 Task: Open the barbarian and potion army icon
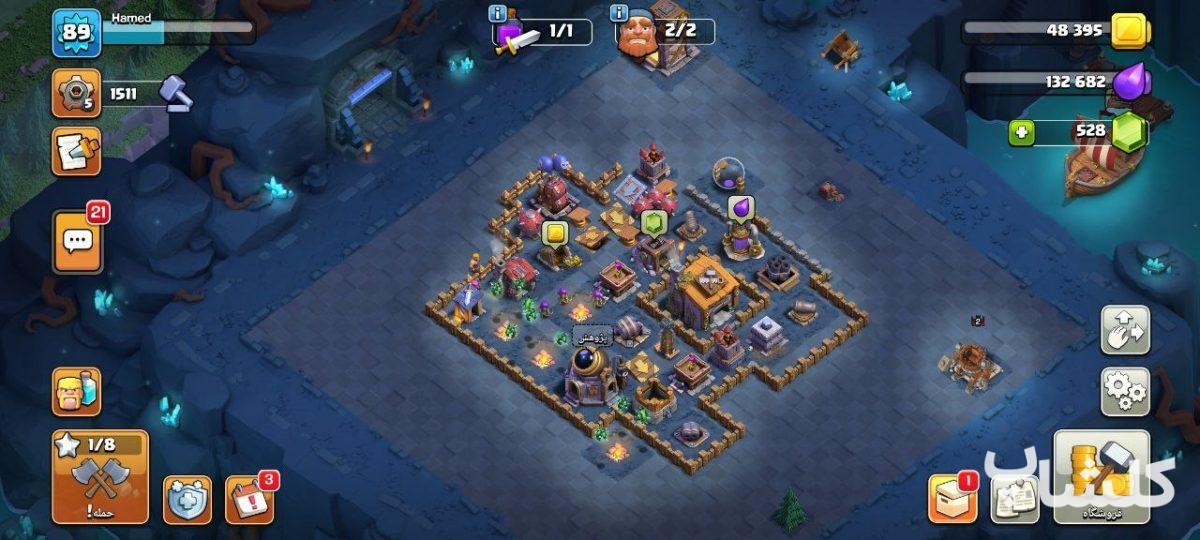coord(77,391)
